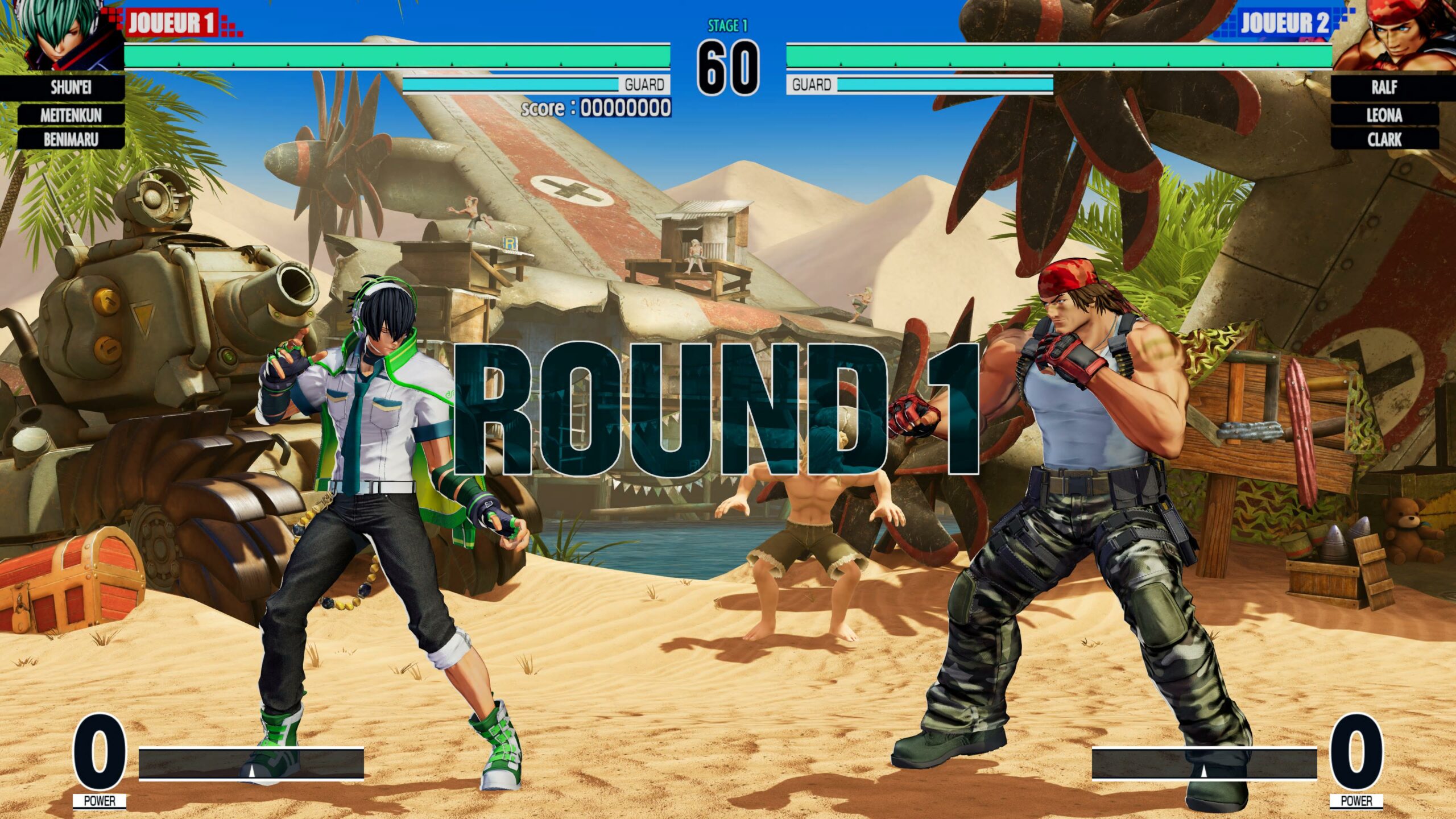This screenshot has width=1456, height=819.
Task: Select the Benimaru team member label
Action: tap(71, 139)
